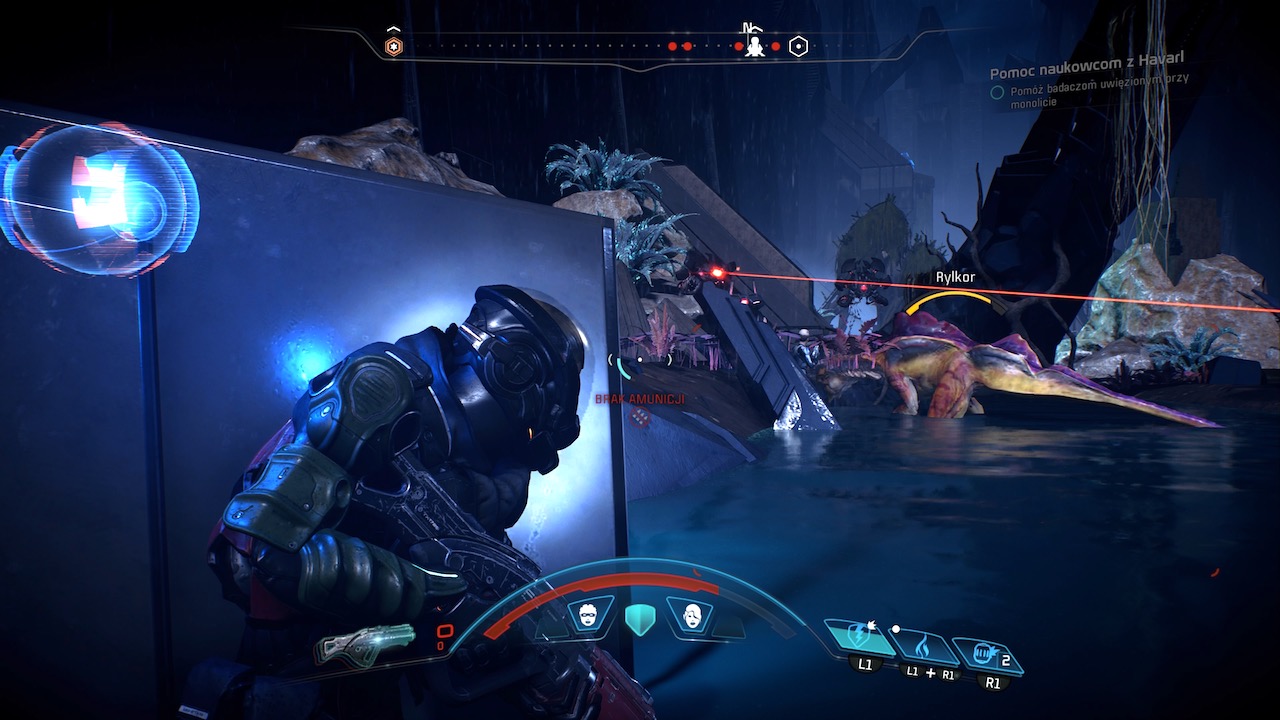The width and height of the screenshot is (1280, 720).
Task: Select the female squadmate portrait
Action: [x=690, y=614]
